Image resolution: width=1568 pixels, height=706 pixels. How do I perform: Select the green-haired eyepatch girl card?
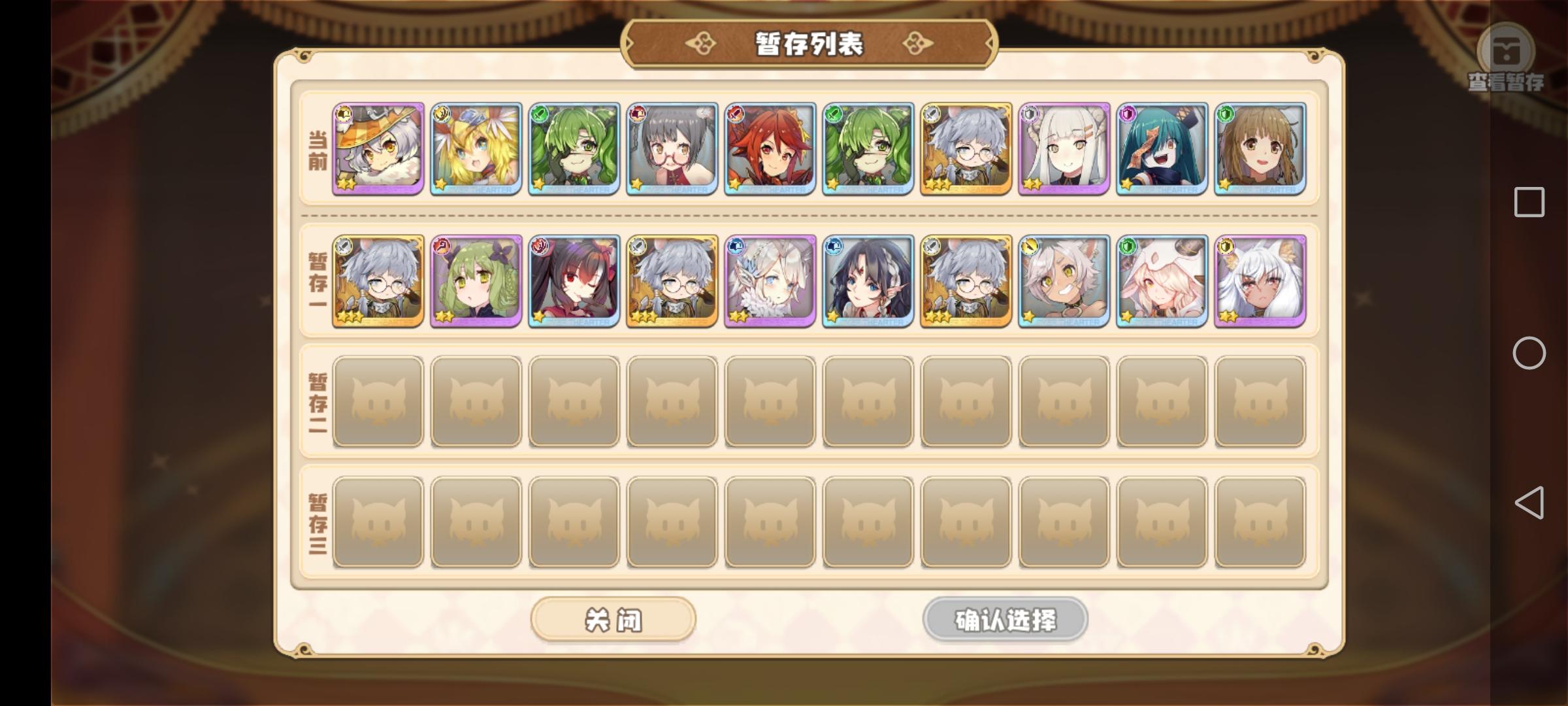574,149
